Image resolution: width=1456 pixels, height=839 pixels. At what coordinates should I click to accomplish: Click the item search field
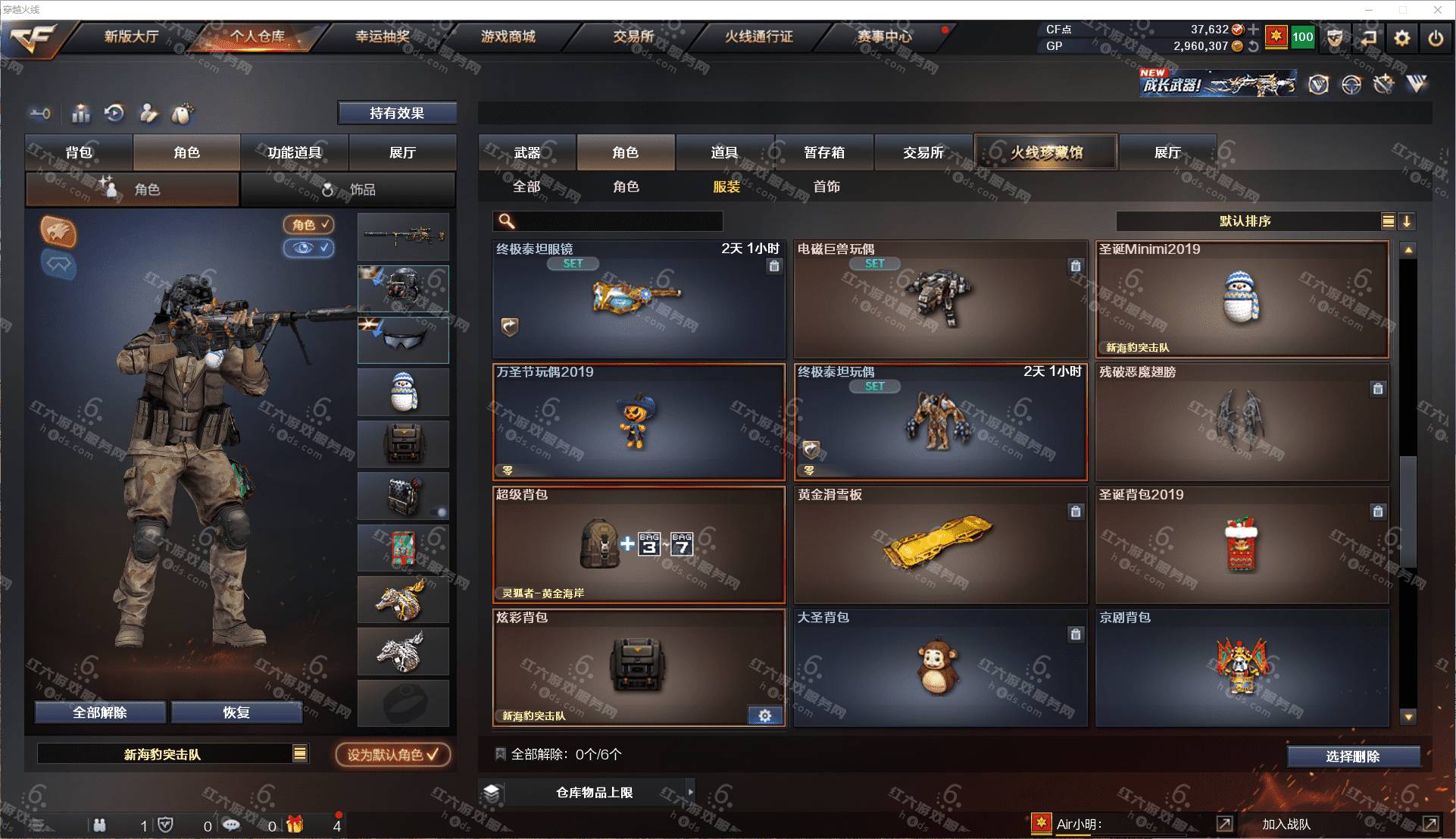[x=617, y=221]
